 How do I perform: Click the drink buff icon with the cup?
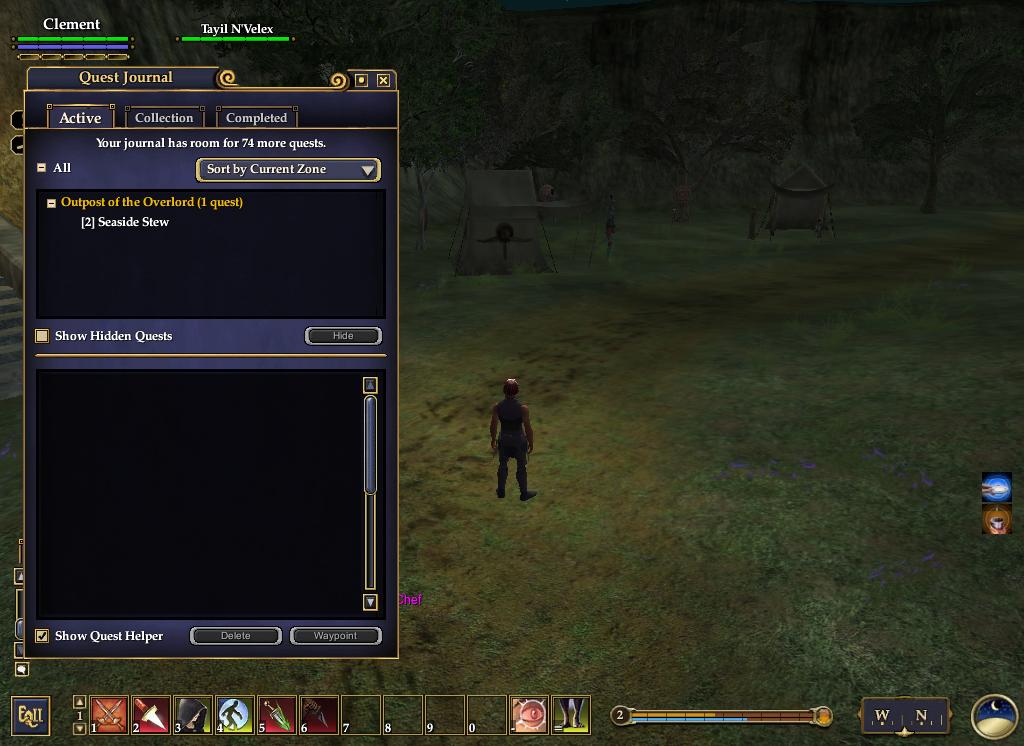coord(996,520)
